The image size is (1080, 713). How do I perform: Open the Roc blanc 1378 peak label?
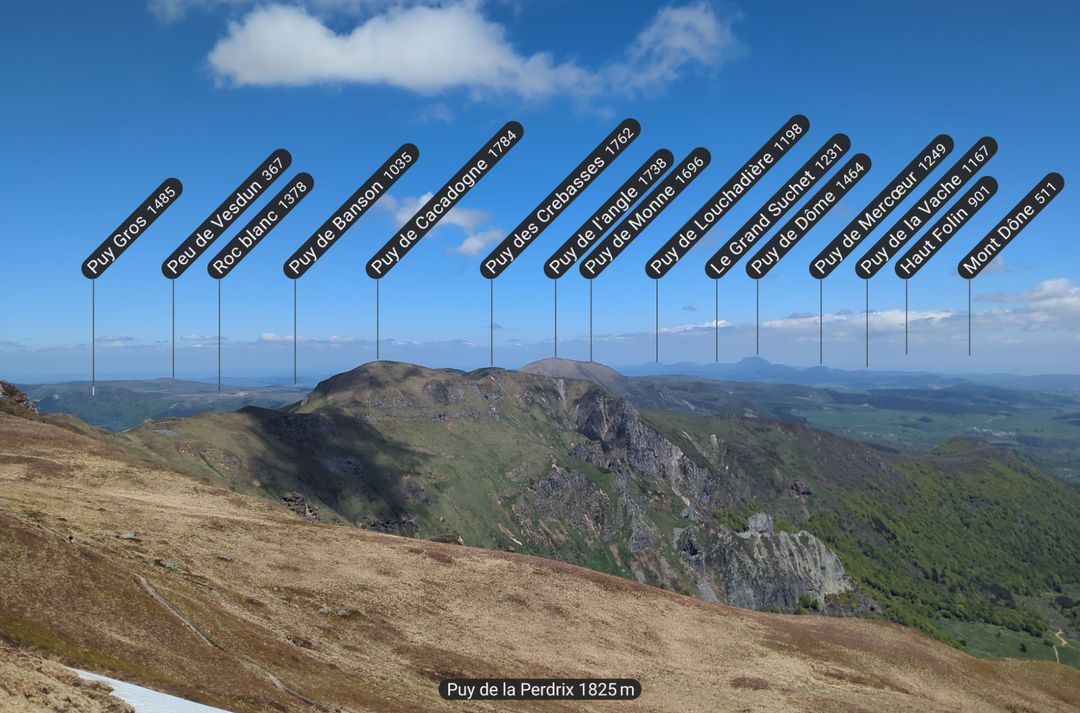coord(261,225)
